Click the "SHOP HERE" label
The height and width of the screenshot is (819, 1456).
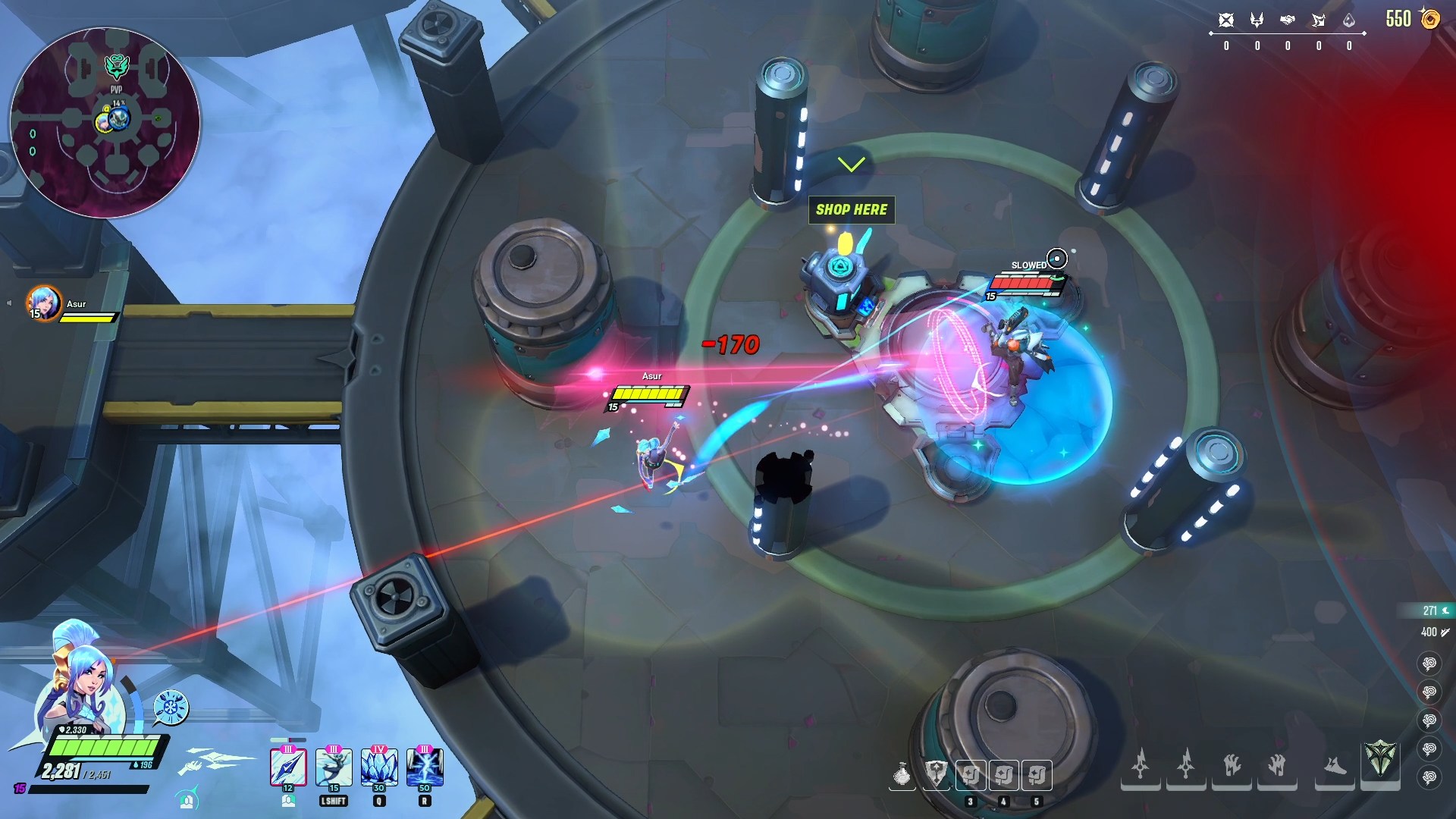852,209
